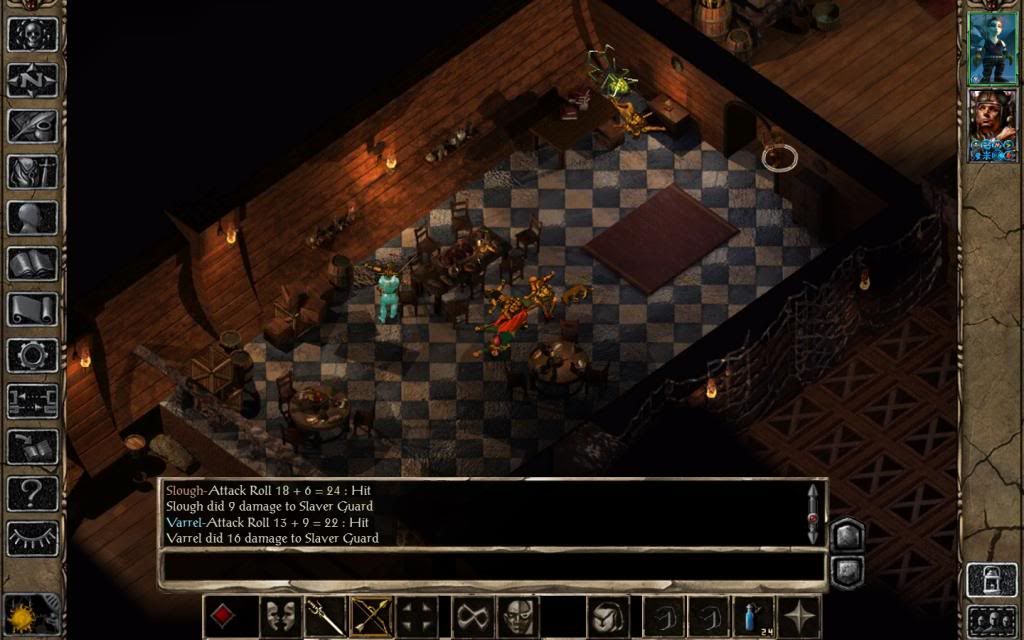
Task: Select the helmeted warrior portrait
Action: 992,125
